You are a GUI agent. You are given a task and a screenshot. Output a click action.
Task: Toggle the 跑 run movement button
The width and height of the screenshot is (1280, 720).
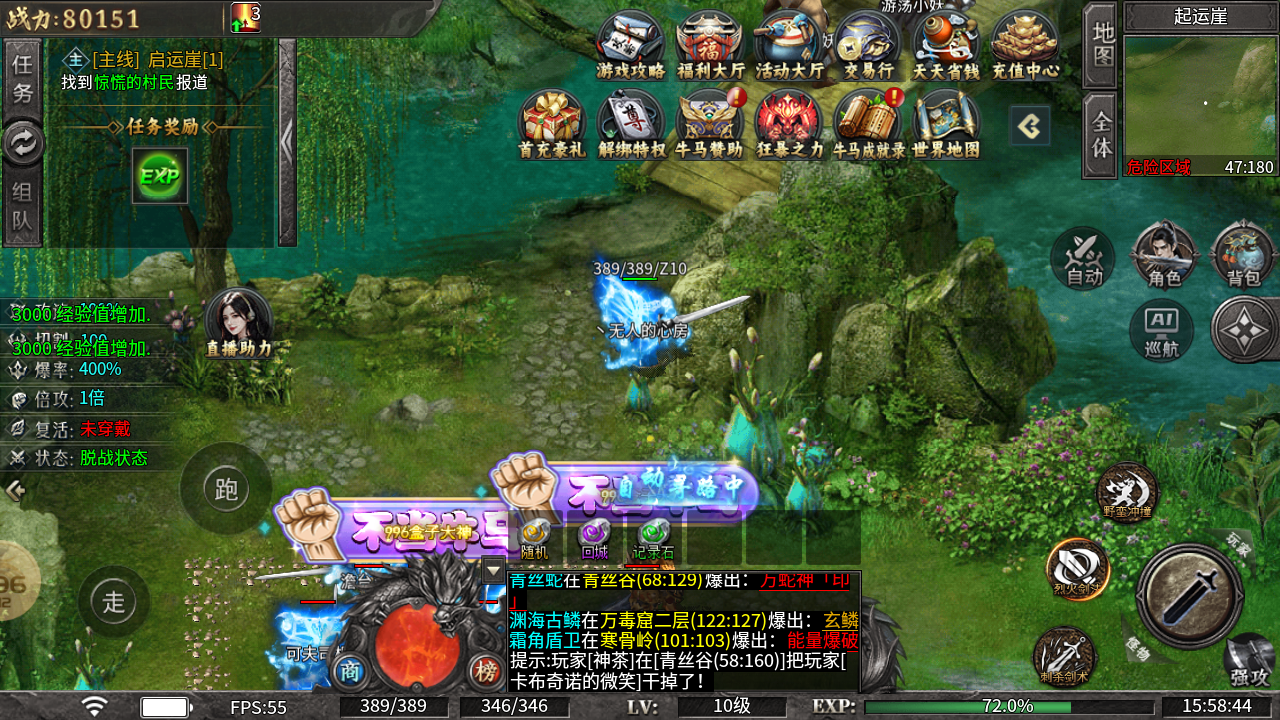click(x=226, y=489)
